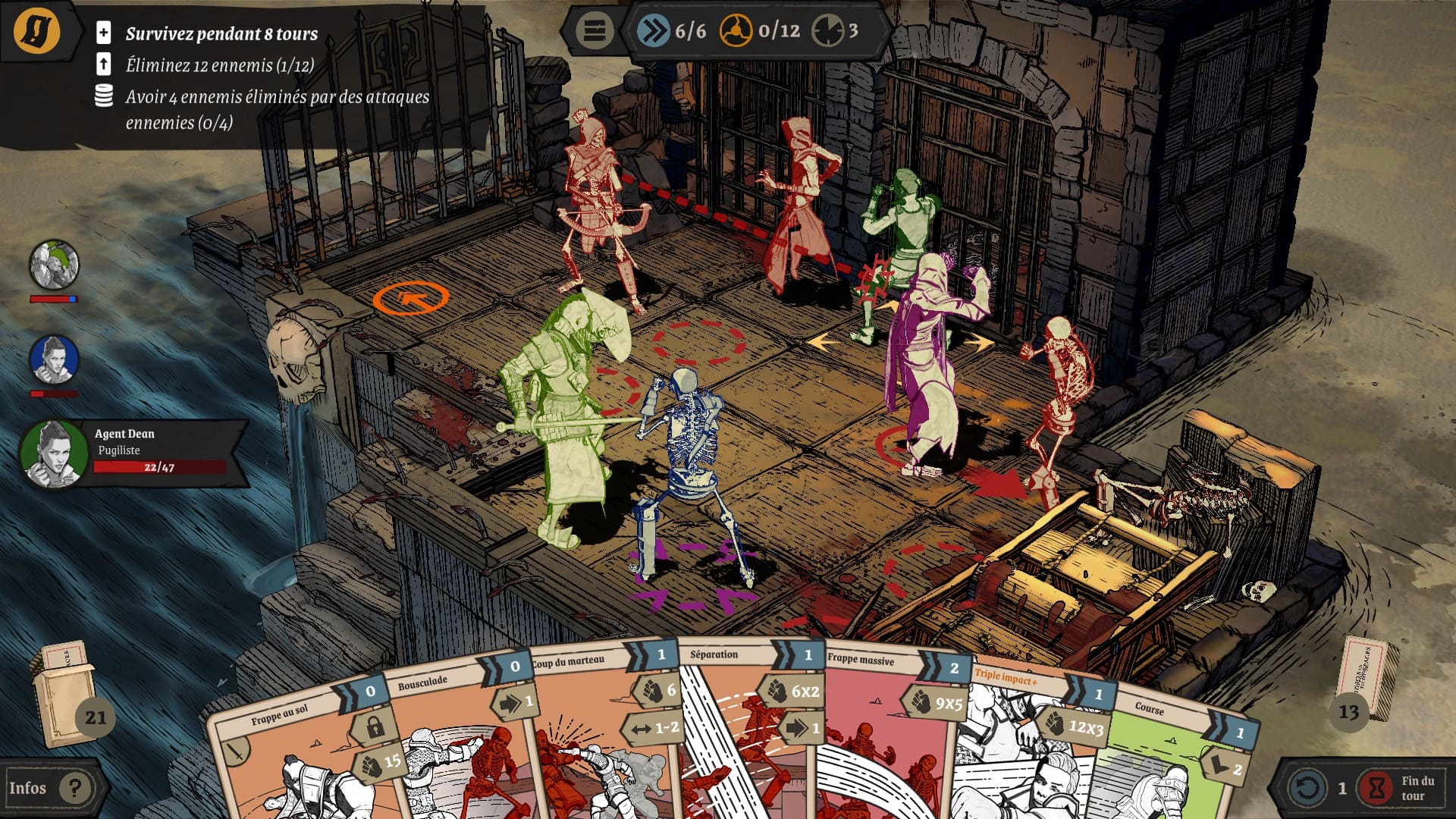Click the golden G logo emblem
Screen dimensions: 1456x819
tap(36, 31)
